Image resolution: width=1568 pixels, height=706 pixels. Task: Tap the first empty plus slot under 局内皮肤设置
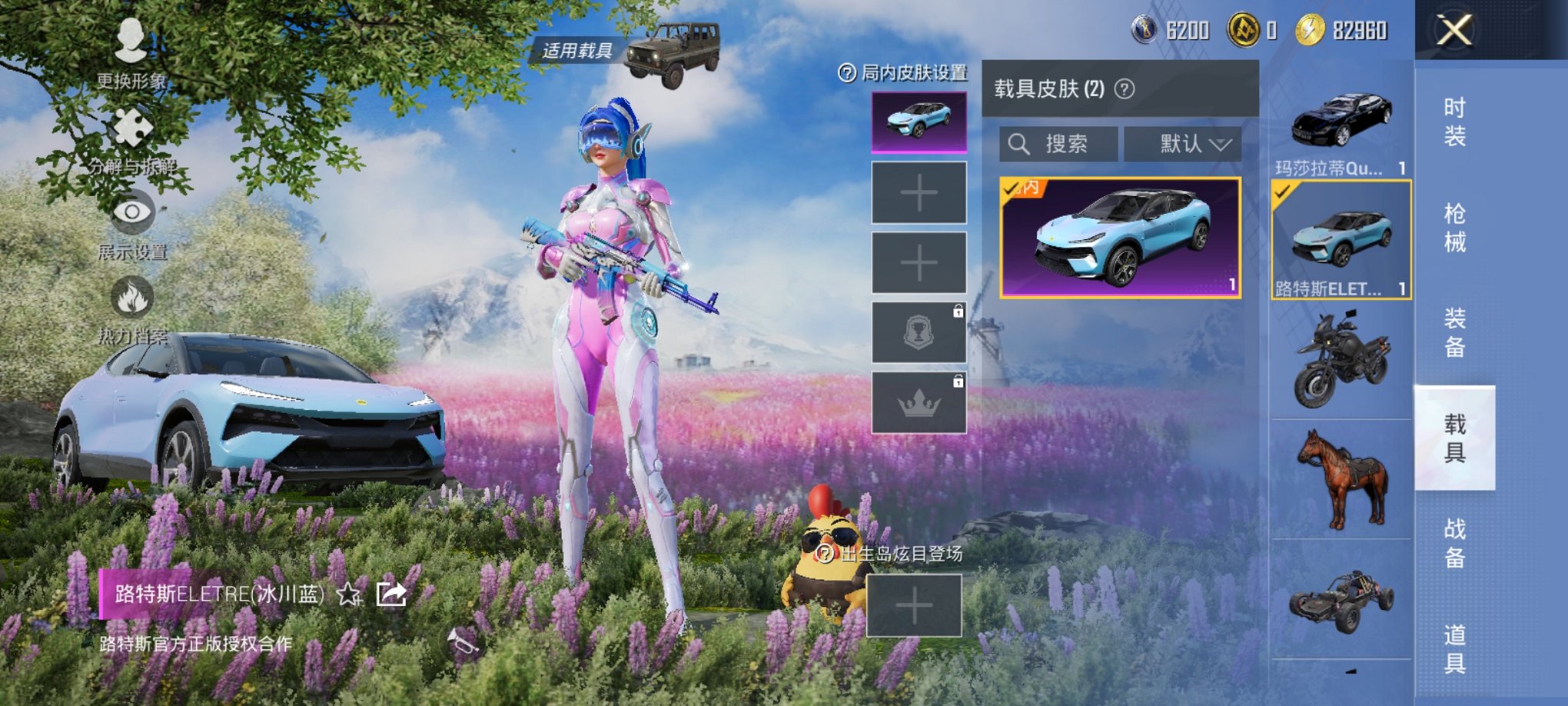918,193
